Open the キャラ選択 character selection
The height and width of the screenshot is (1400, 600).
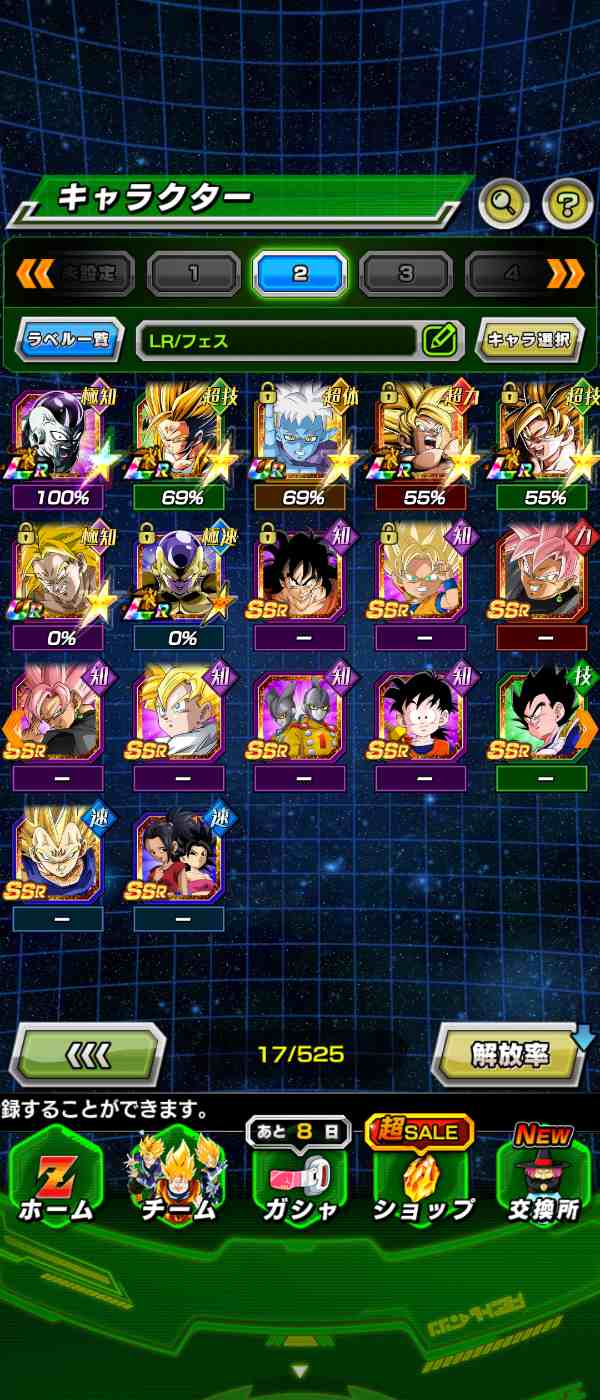tap(529, 340)
